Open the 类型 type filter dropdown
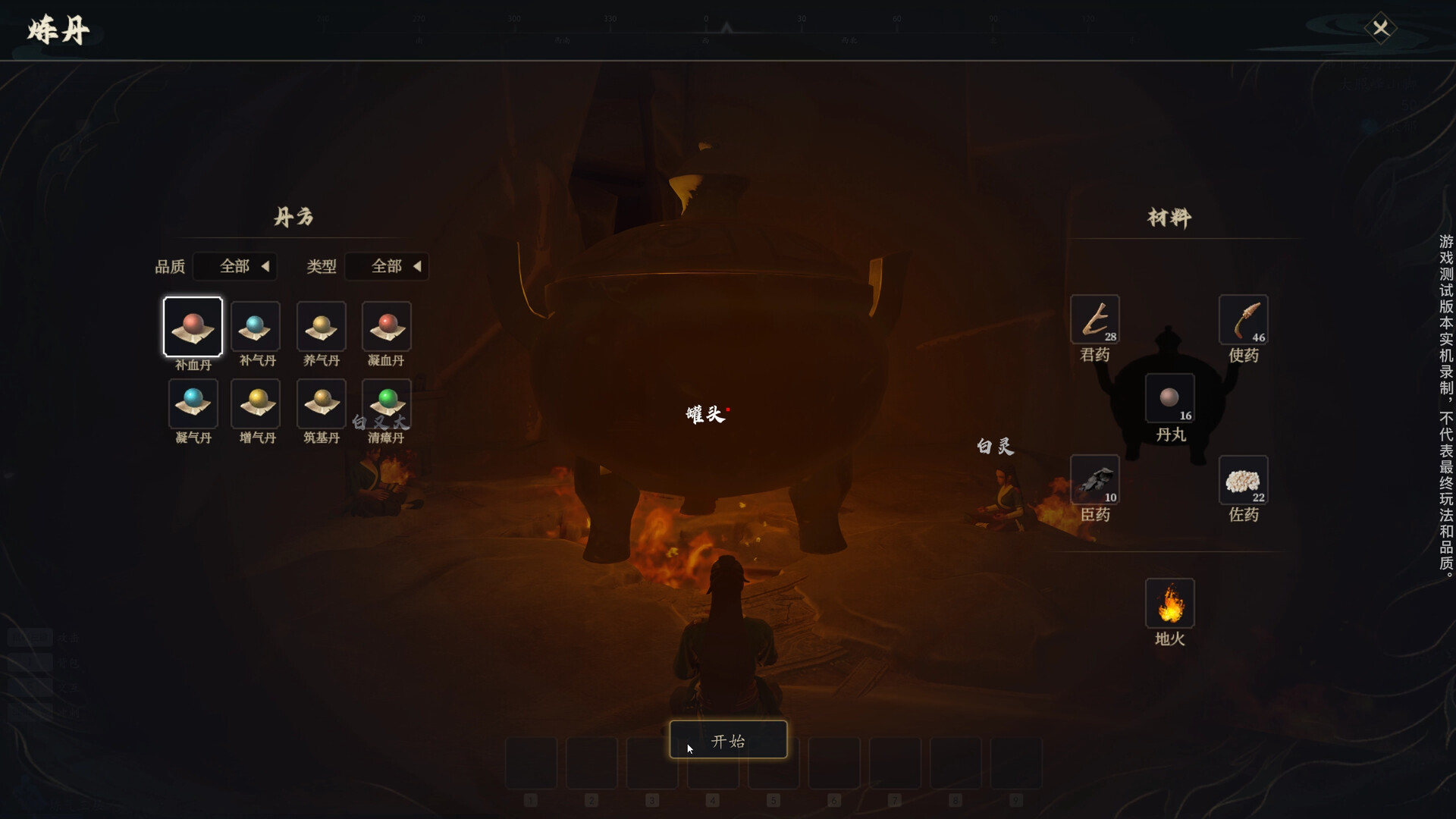The image size is (1456, 819). click(387, 266)
